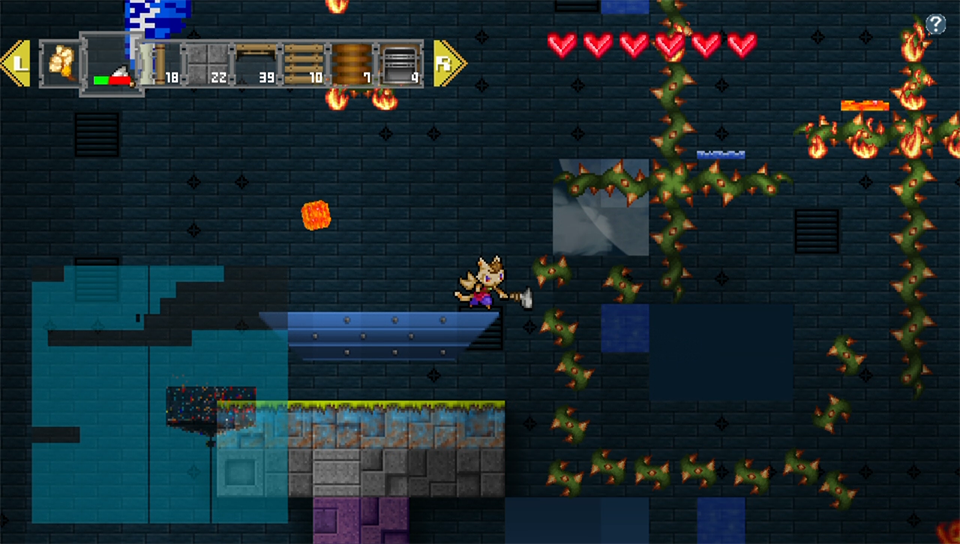The image size is (960, 544).
Task: Choose the stone pillar slot with 18
Action: click(x=158, y=64)
